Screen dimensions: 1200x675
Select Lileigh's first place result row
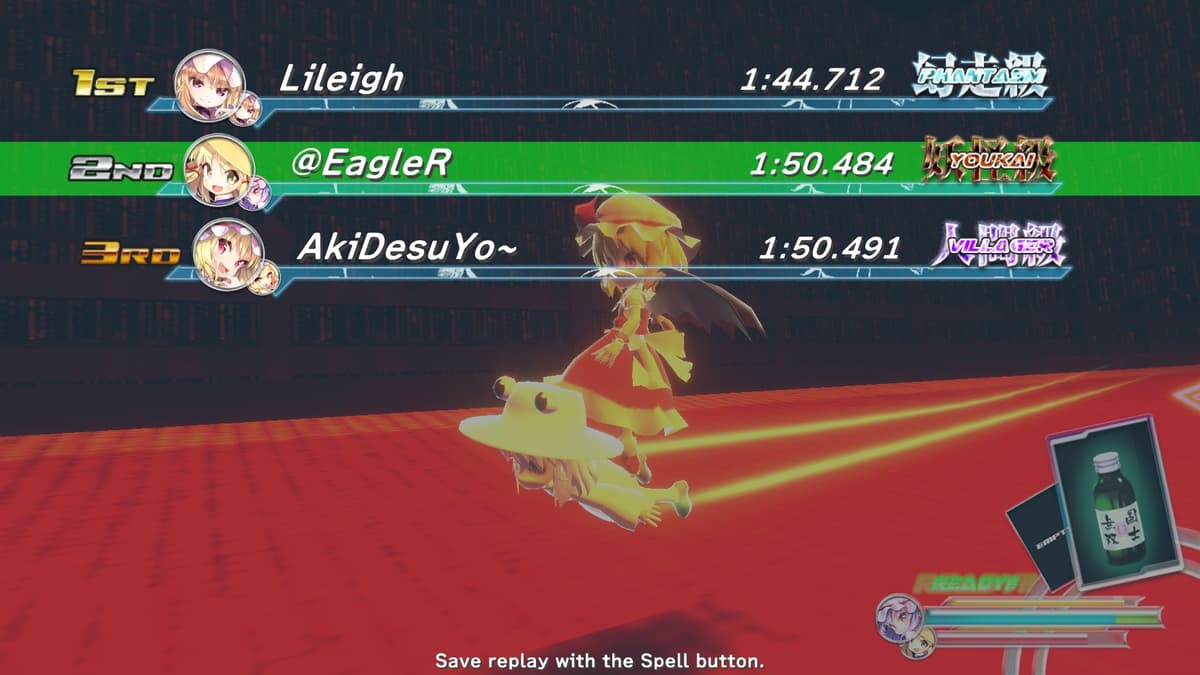[600, 82]
